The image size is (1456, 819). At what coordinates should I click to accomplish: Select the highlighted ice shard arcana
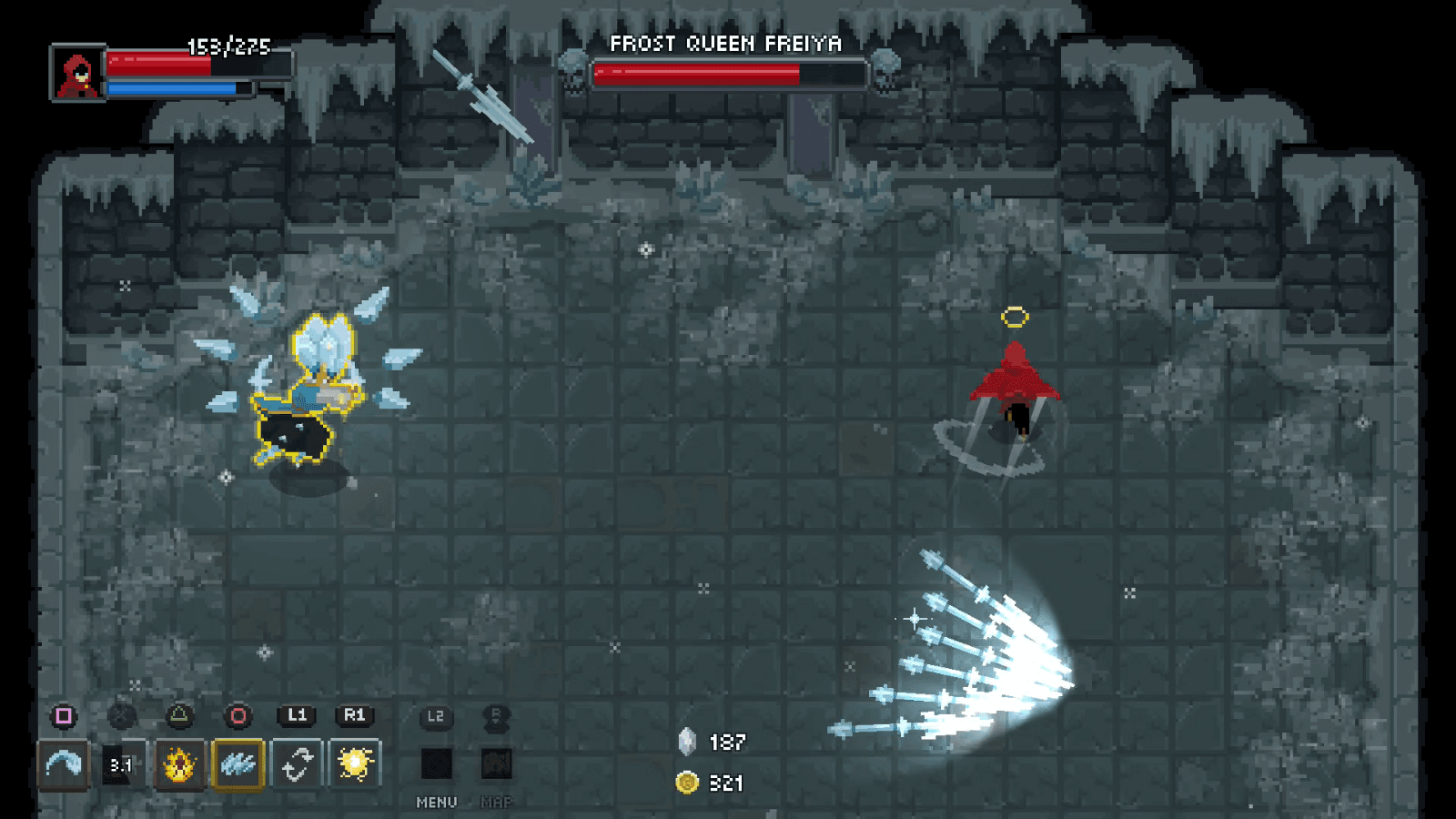238,765
